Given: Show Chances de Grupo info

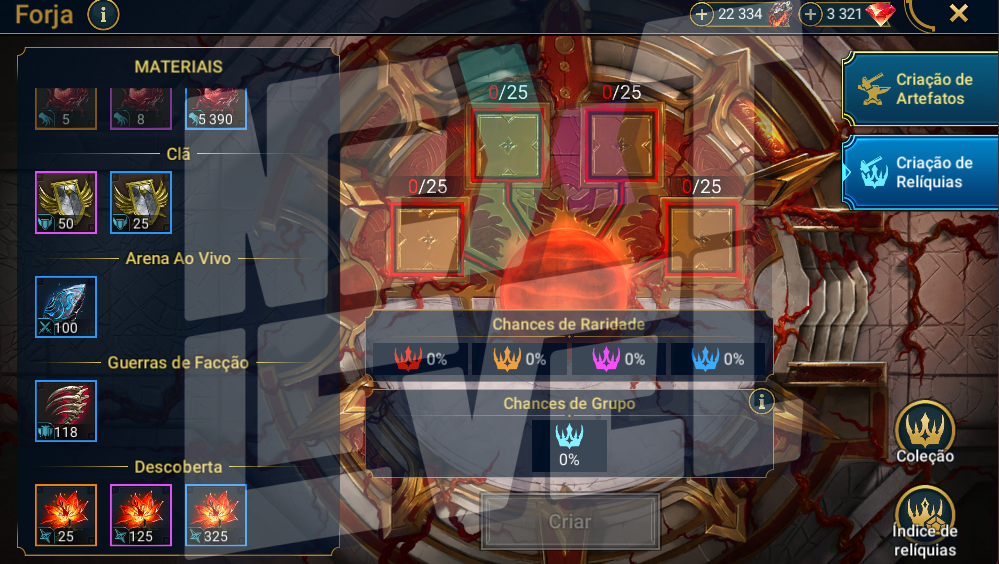Looking at the screenshot, I should pyautogui.click(x=762, y=402).
